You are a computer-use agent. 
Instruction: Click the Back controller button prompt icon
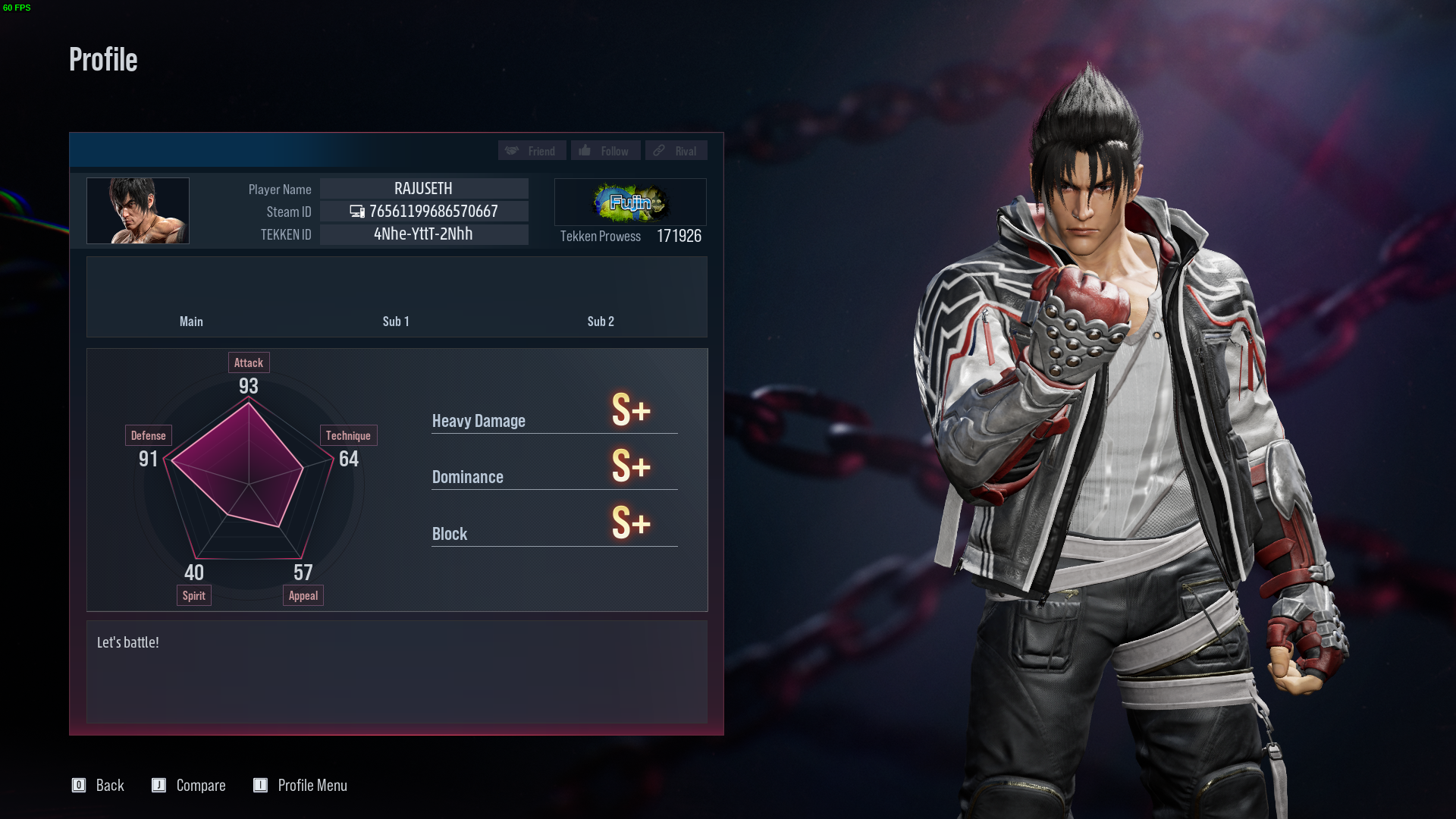click(x=79, y=785)
